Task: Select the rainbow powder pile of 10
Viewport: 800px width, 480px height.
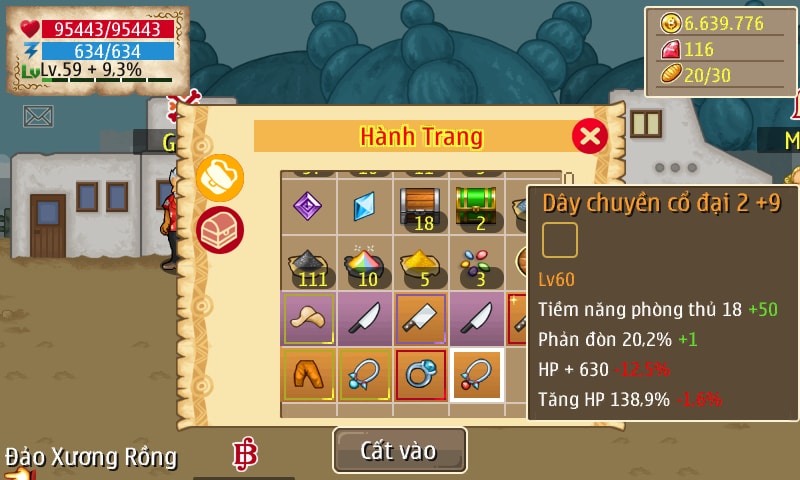Action: tap(364, 262)
